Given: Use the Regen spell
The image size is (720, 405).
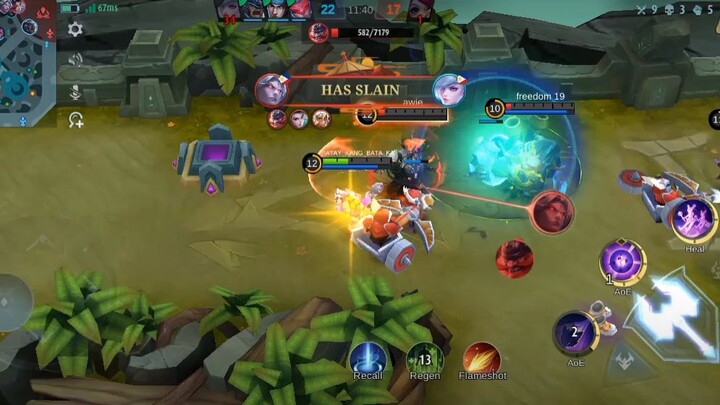Looking at the screenshot, I should click(x=425, y=359).
